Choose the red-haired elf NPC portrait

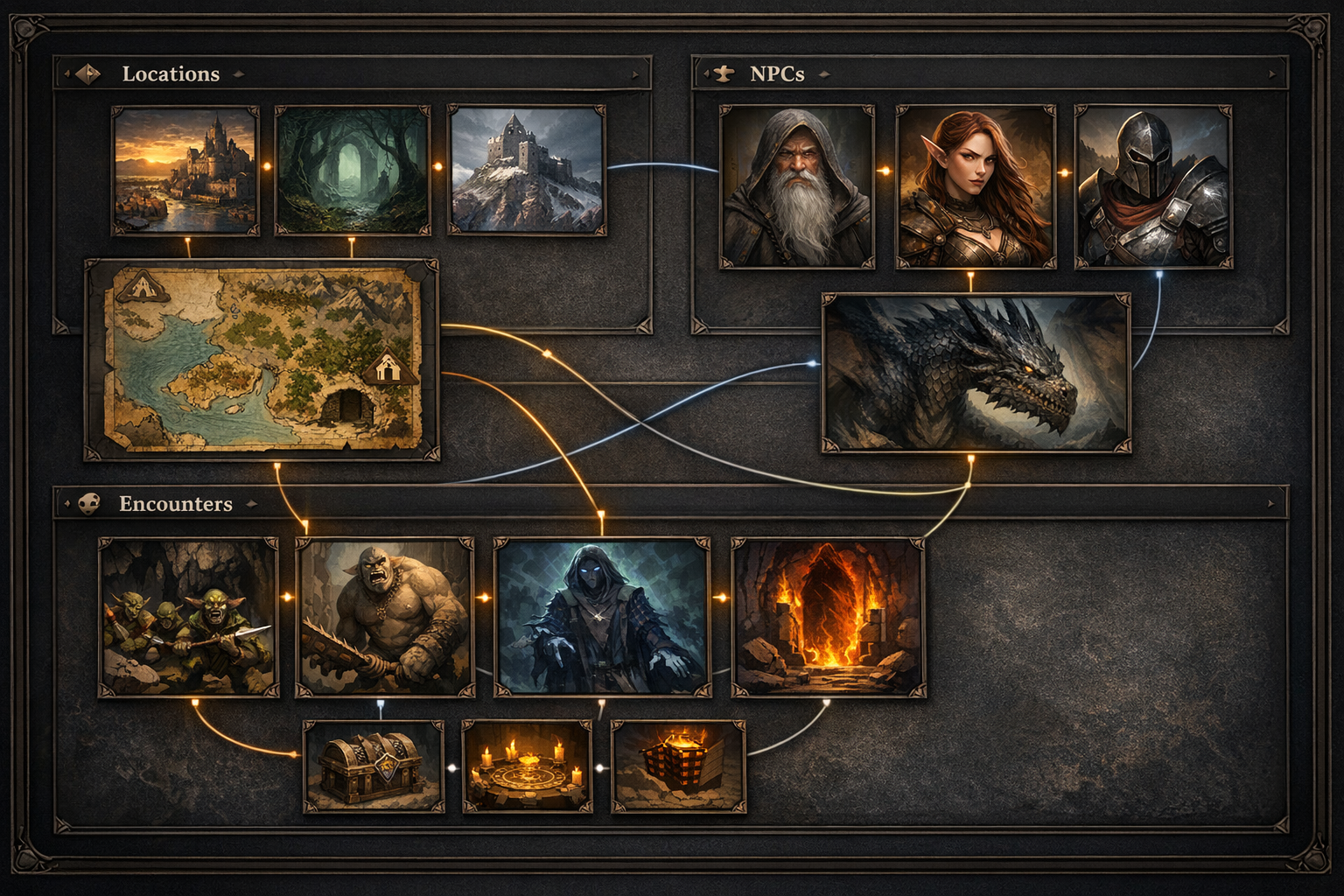pos(975,186)
